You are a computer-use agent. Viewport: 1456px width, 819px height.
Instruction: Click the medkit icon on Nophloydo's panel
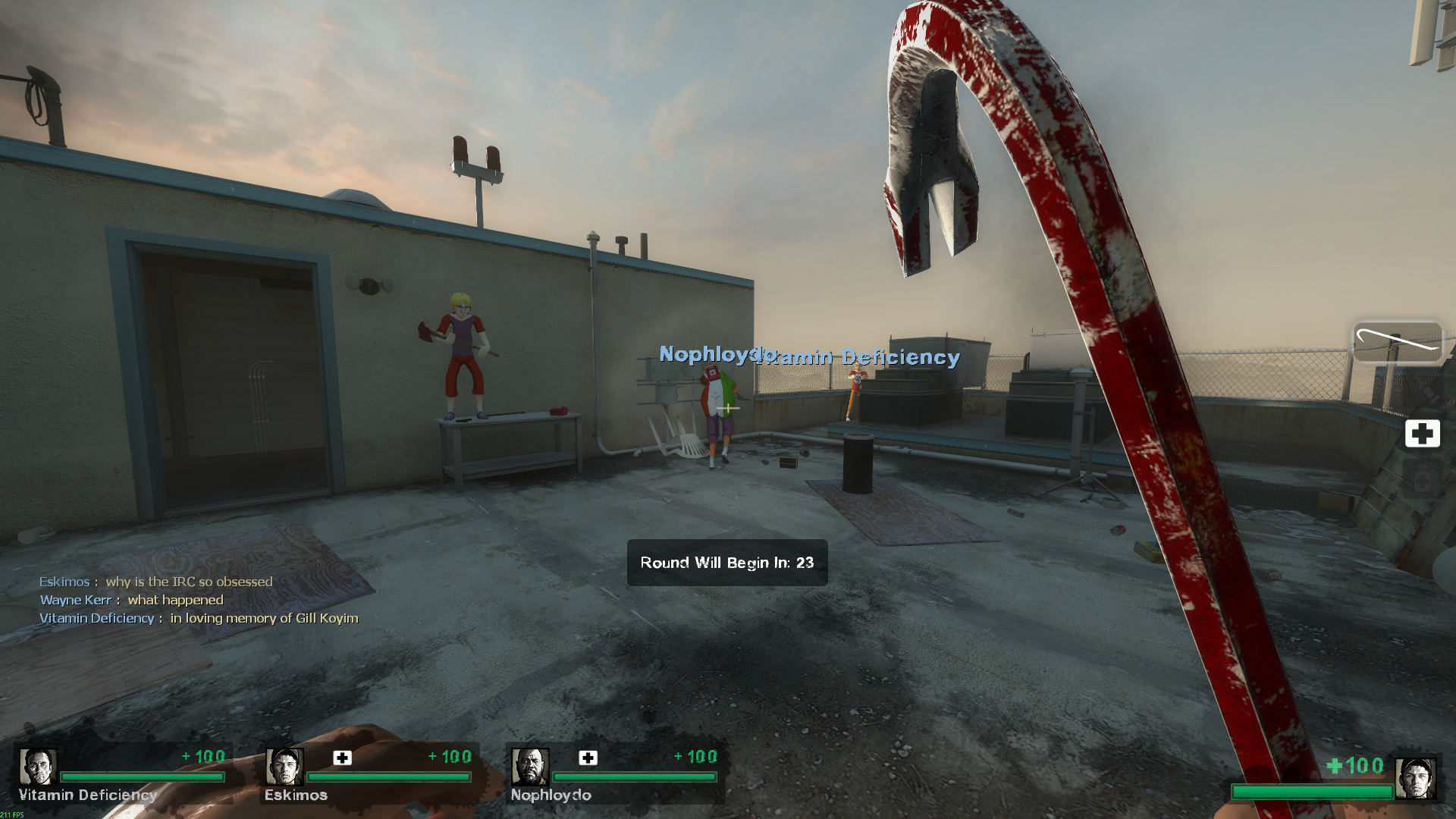(x=588, y=758)
